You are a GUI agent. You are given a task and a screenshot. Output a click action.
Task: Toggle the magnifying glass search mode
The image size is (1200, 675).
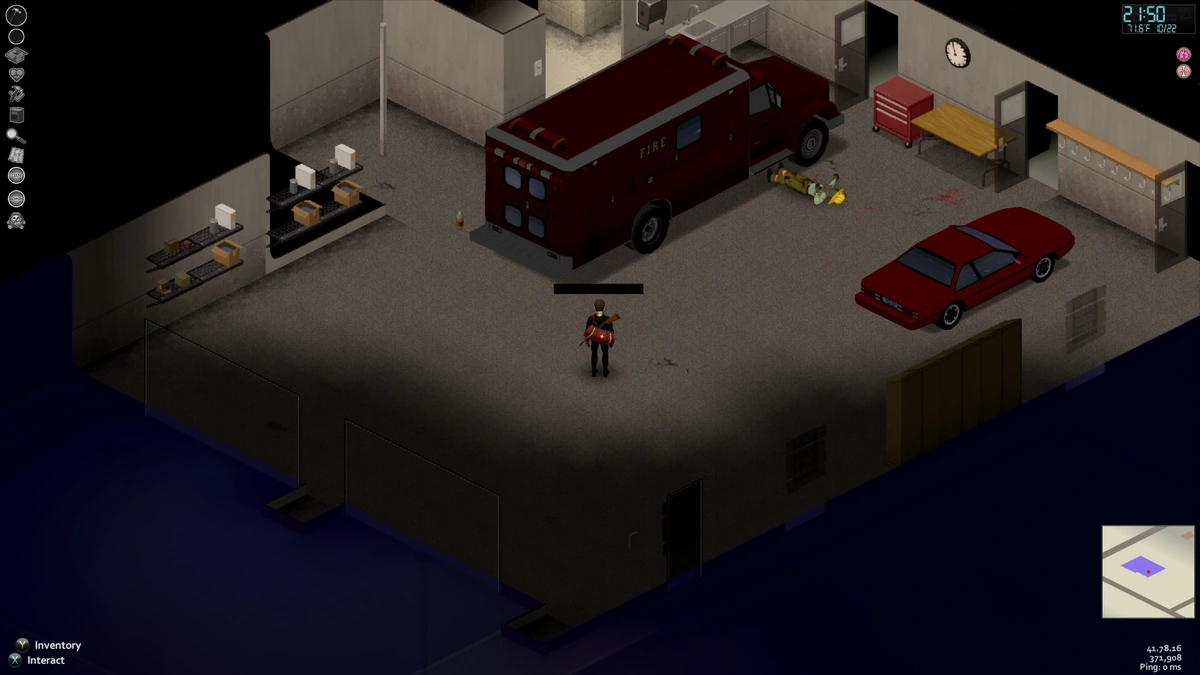16,136
